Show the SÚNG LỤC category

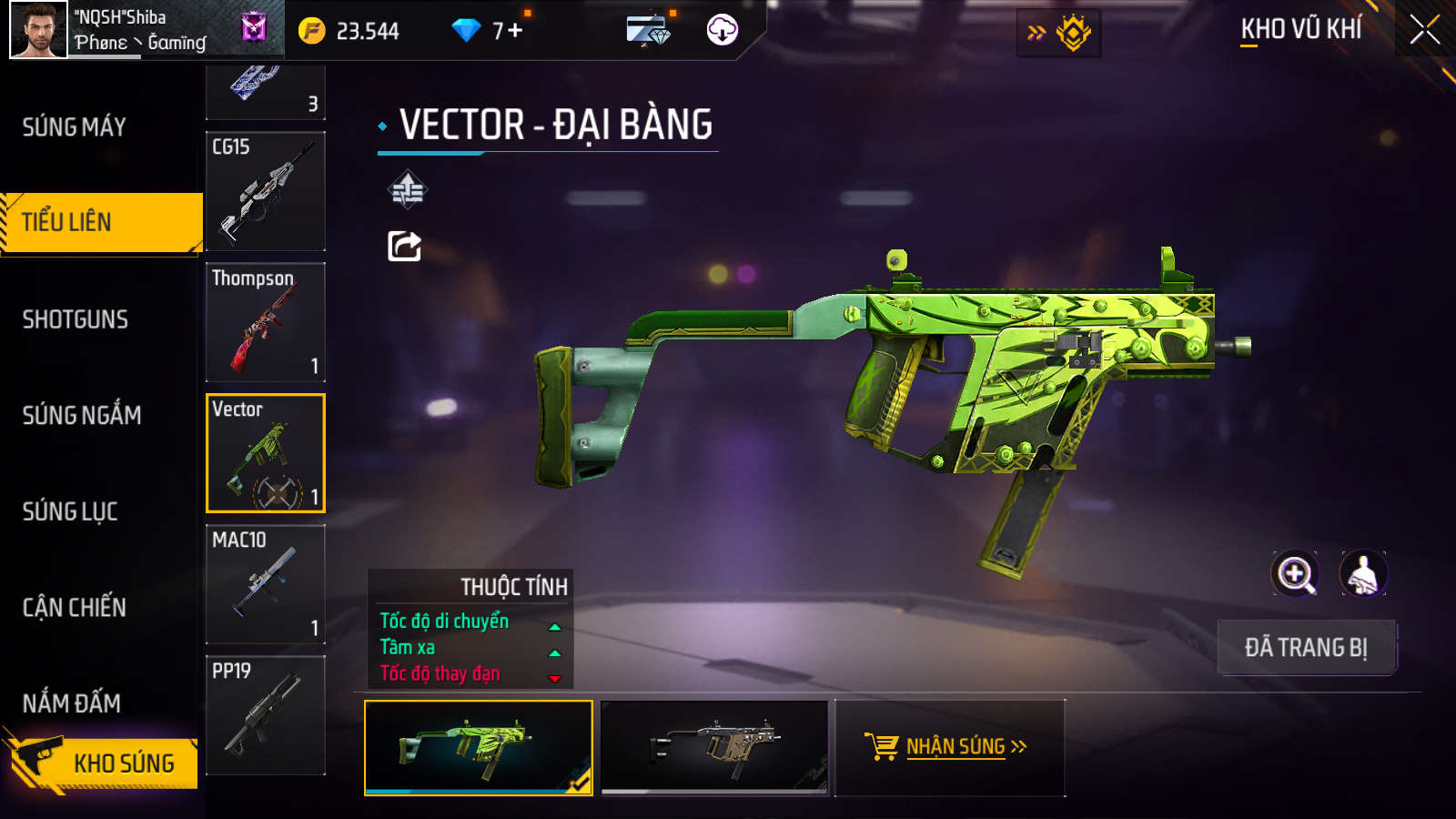point(70,511)
